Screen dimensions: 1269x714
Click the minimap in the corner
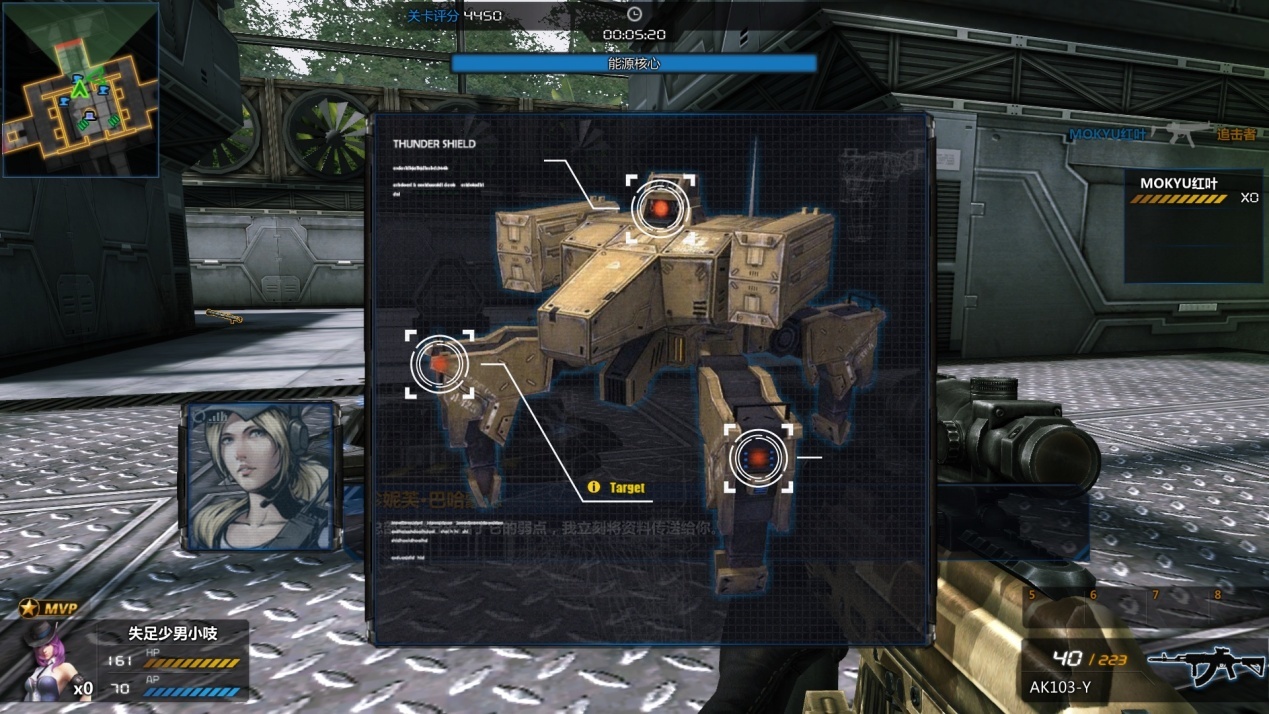click(x=81, y=90)
